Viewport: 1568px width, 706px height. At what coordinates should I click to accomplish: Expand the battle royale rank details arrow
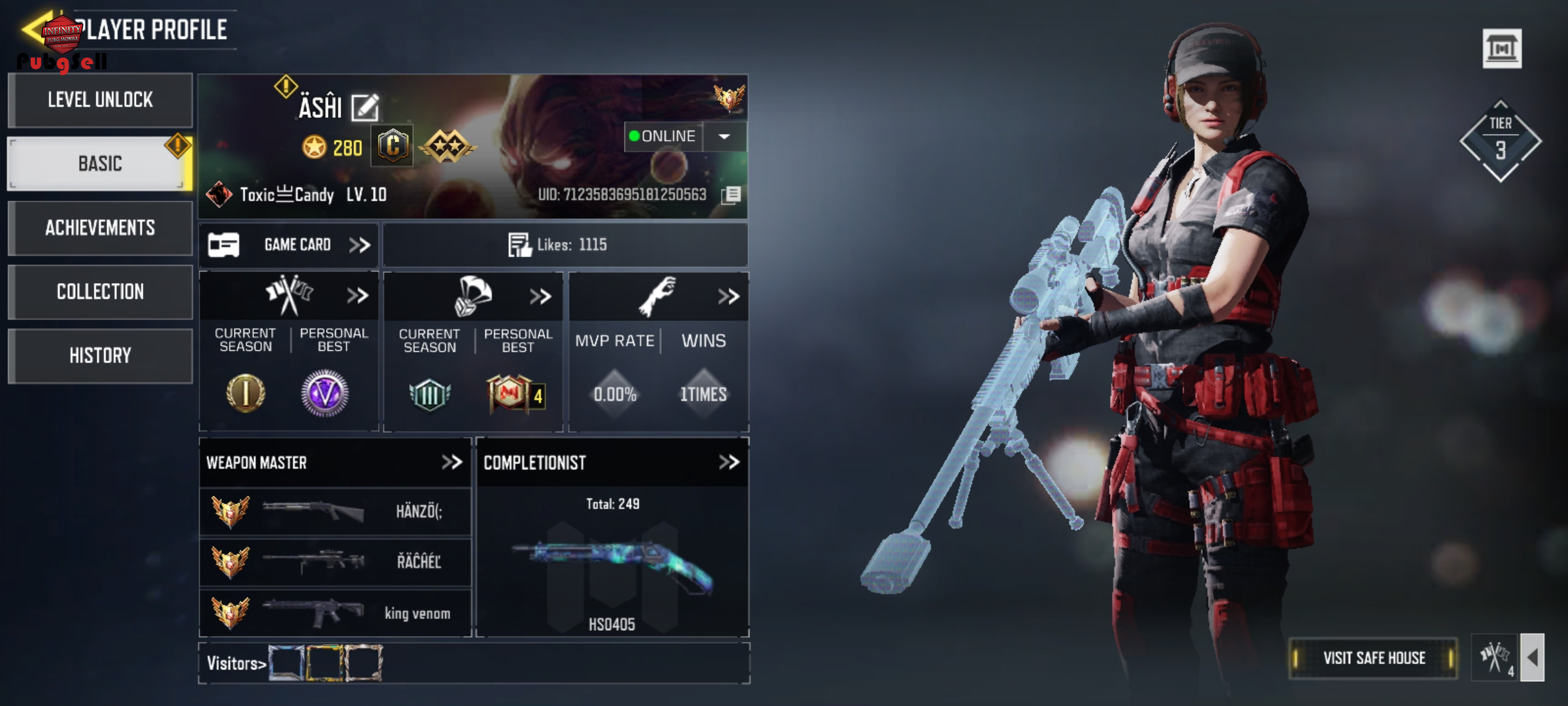[540, 297]
